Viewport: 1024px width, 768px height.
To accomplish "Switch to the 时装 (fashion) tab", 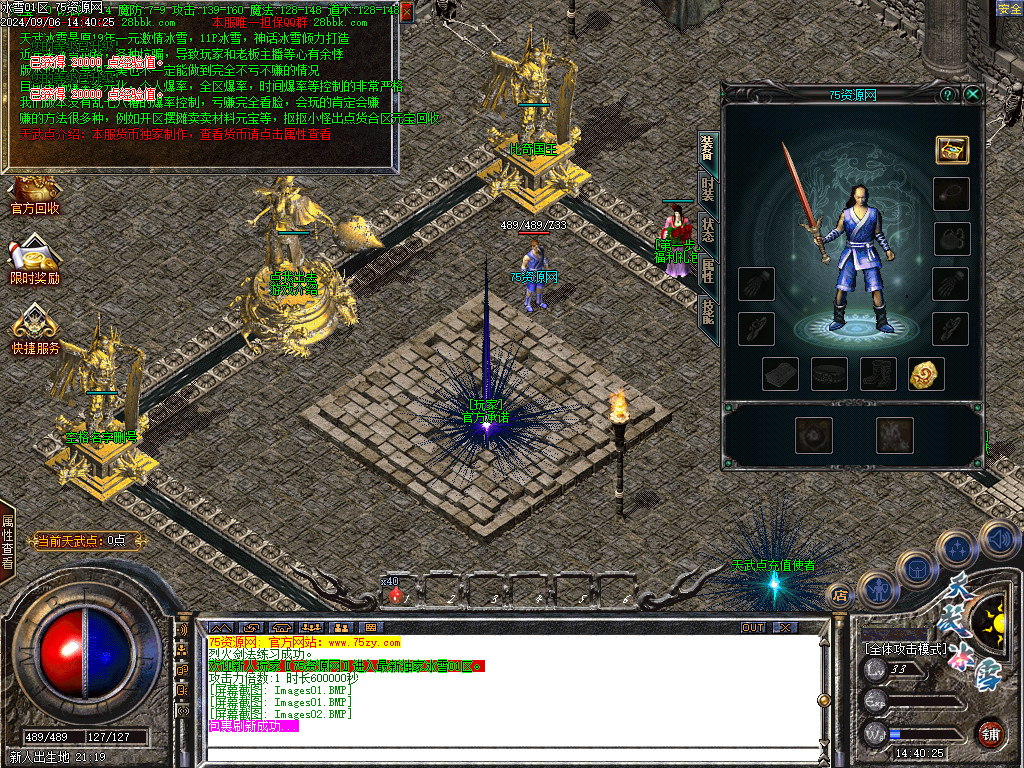I will [708, 190].
